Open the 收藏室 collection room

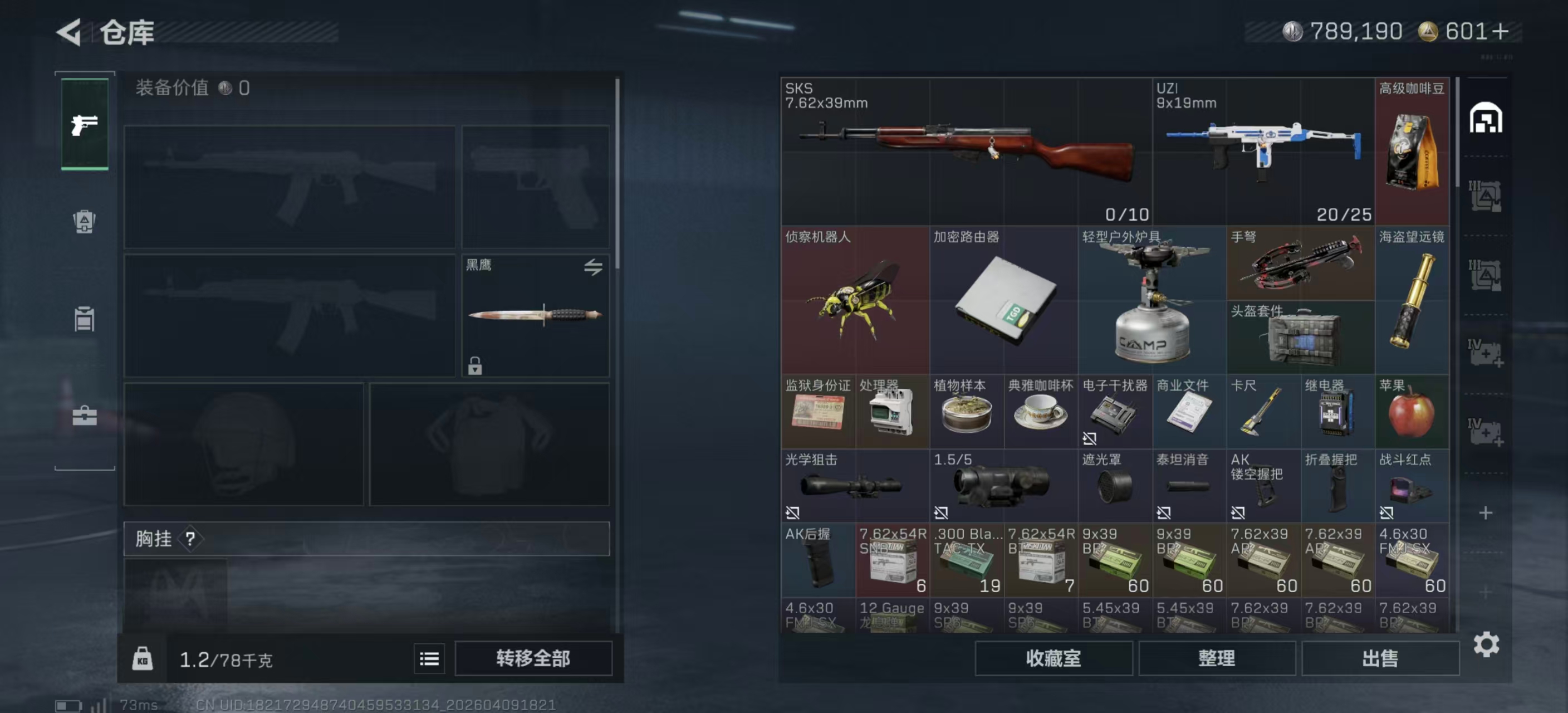(x=1053, y=658)
